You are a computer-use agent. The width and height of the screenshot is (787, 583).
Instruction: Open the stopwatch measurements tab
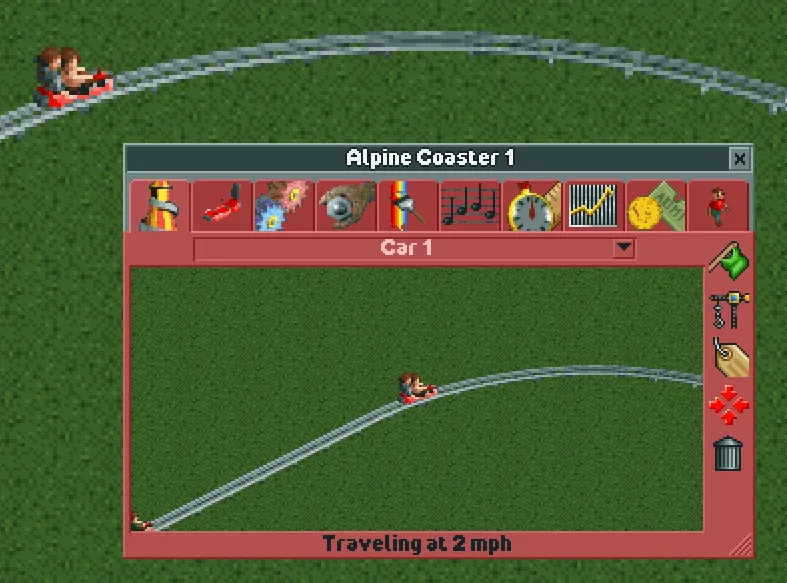pos(532,206)
